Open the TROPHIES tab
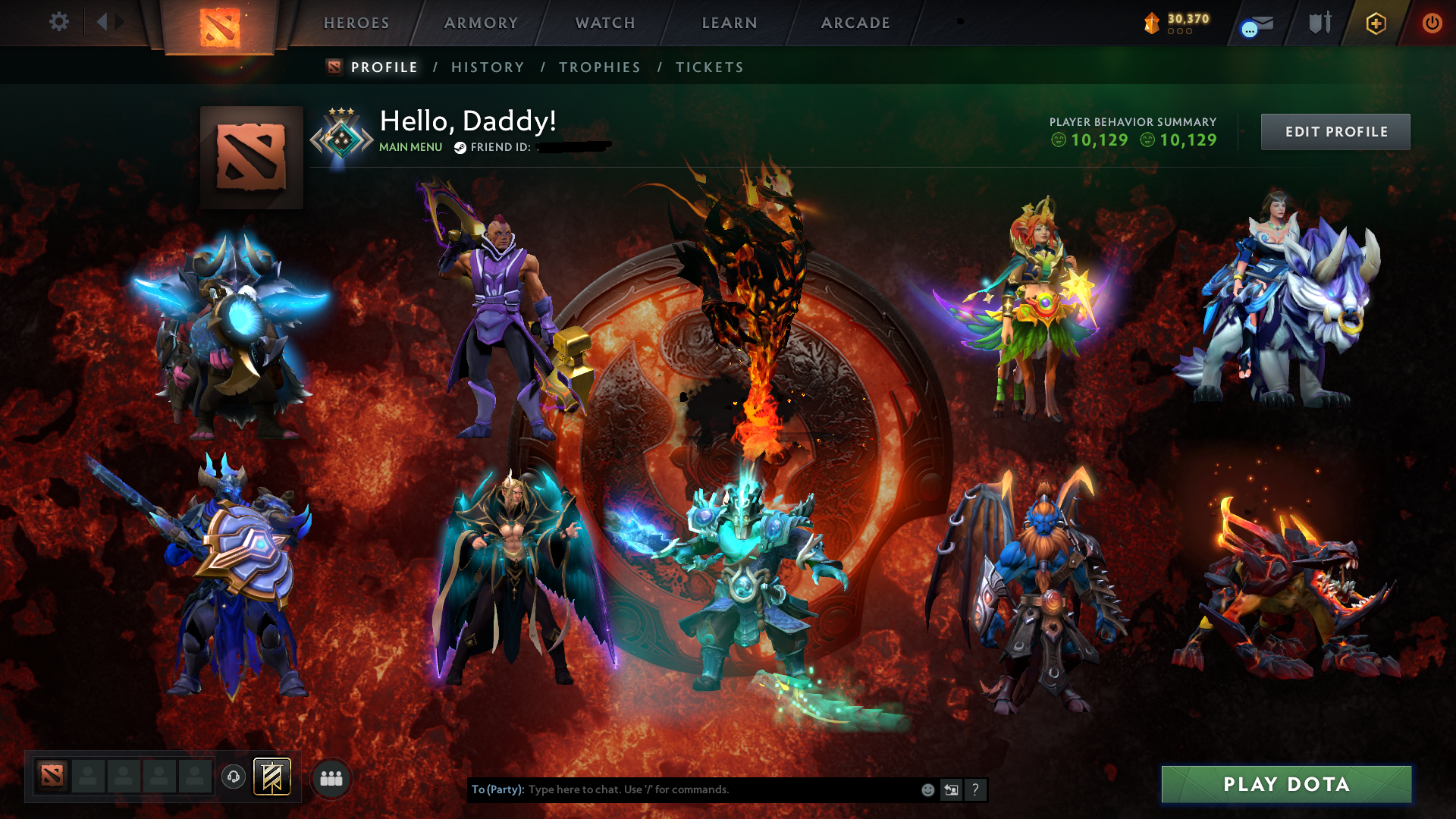The image size is (1456, 819). click(599, 67)
